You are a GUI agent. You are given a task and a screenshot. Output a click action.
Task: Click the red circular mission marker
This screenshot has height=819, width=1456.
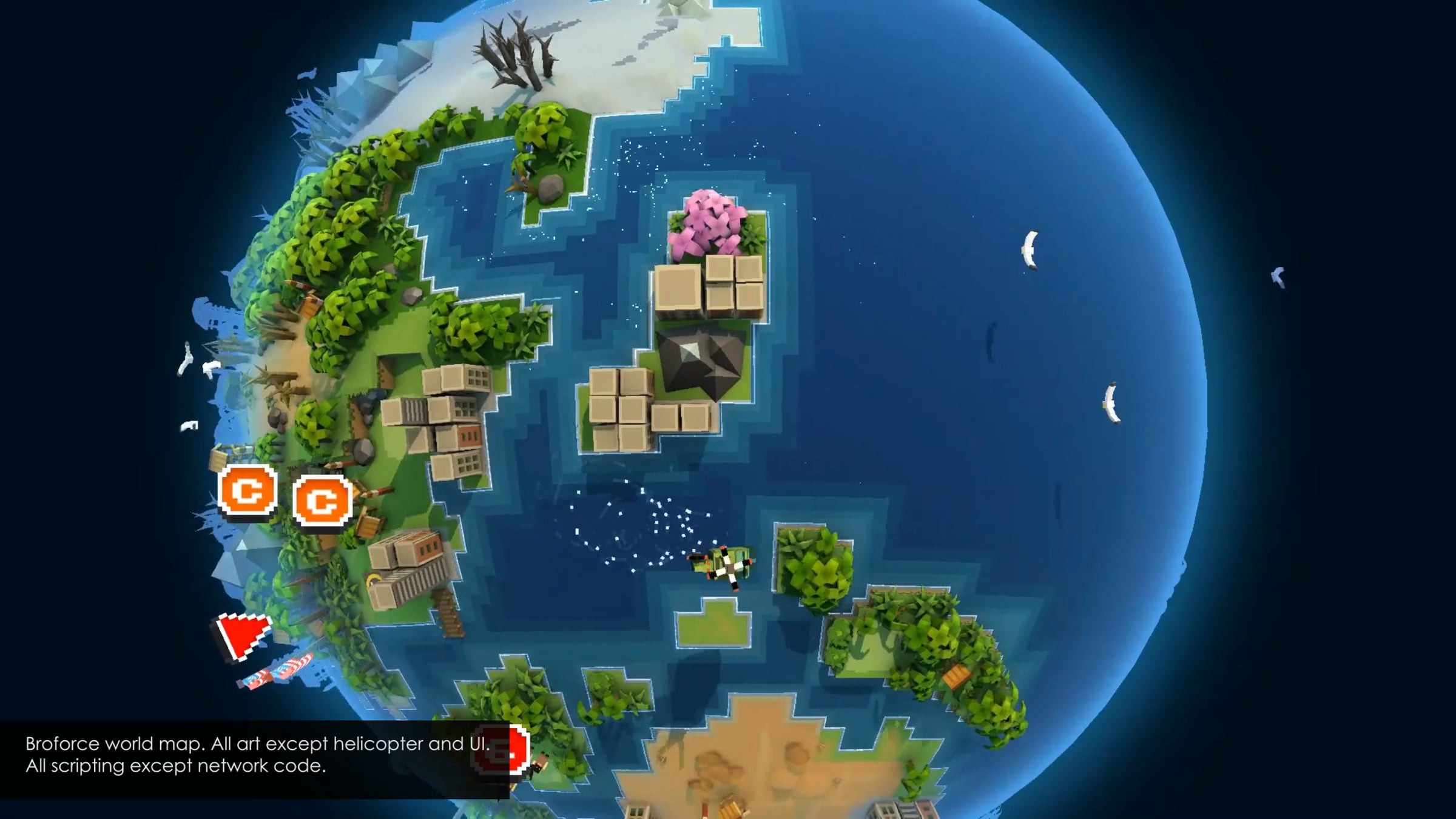point(502,750)
